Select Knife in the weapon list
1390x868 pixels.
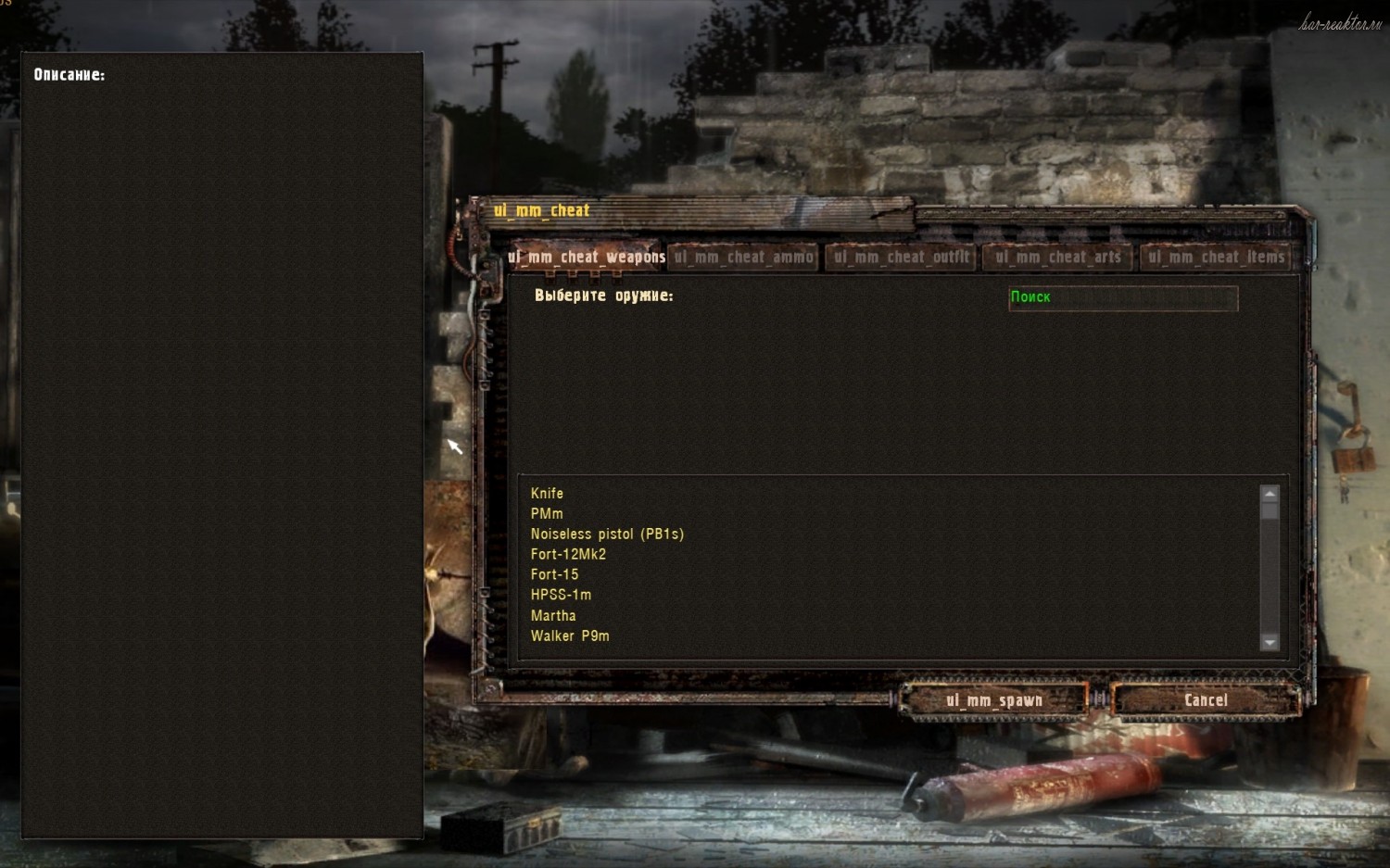point(547,494)
